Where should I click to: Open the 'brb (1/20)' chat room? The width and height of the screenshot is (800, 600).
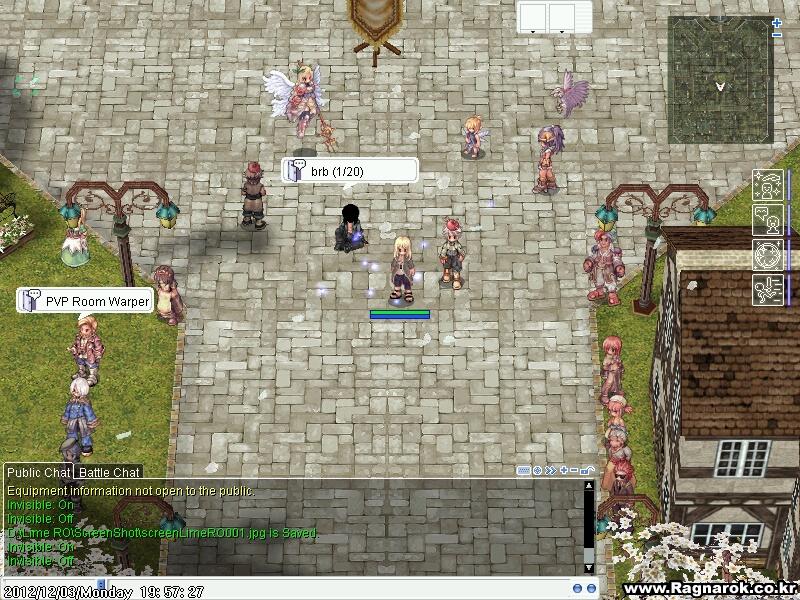[349, 171]
